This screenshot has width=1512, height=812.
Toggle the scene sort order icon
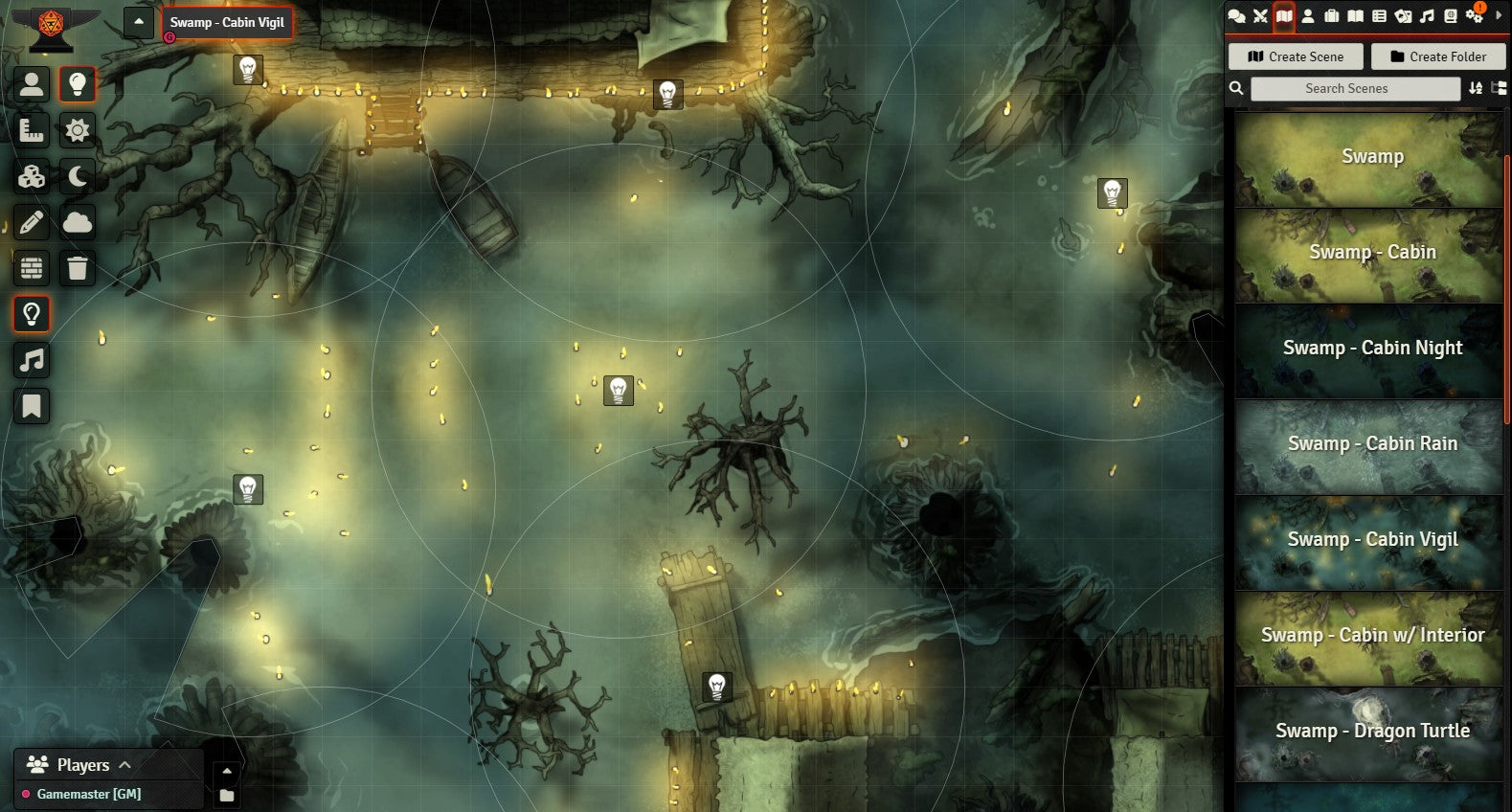click(x=1476, y=88)
